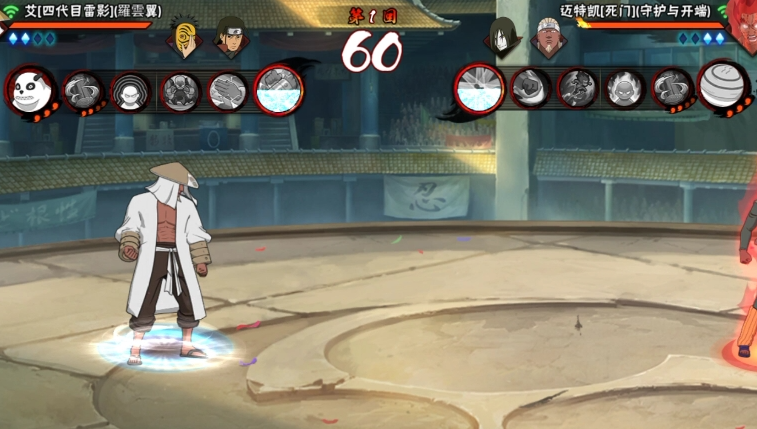The image size is (757, 429).
Task: Select the concentric rings face skill icon
Action: (131, 91)
